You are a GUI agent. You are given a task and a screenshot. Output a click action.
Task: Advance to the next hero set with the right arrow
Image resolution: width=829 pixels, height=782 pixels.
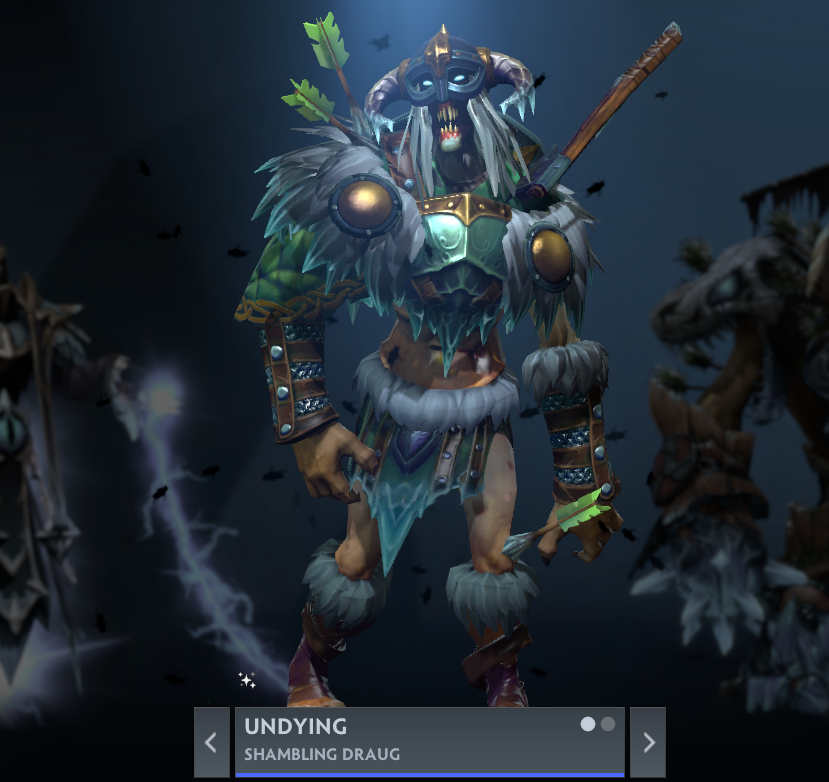pos(648,742)
